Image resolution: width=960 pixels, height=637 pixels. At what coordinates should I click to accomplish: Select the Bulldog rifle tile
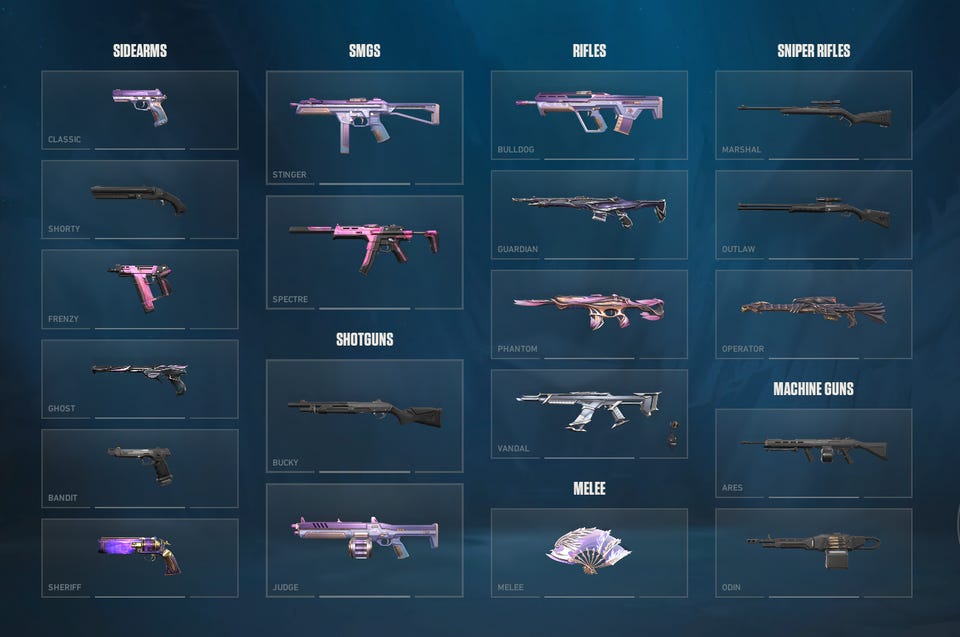589,114
